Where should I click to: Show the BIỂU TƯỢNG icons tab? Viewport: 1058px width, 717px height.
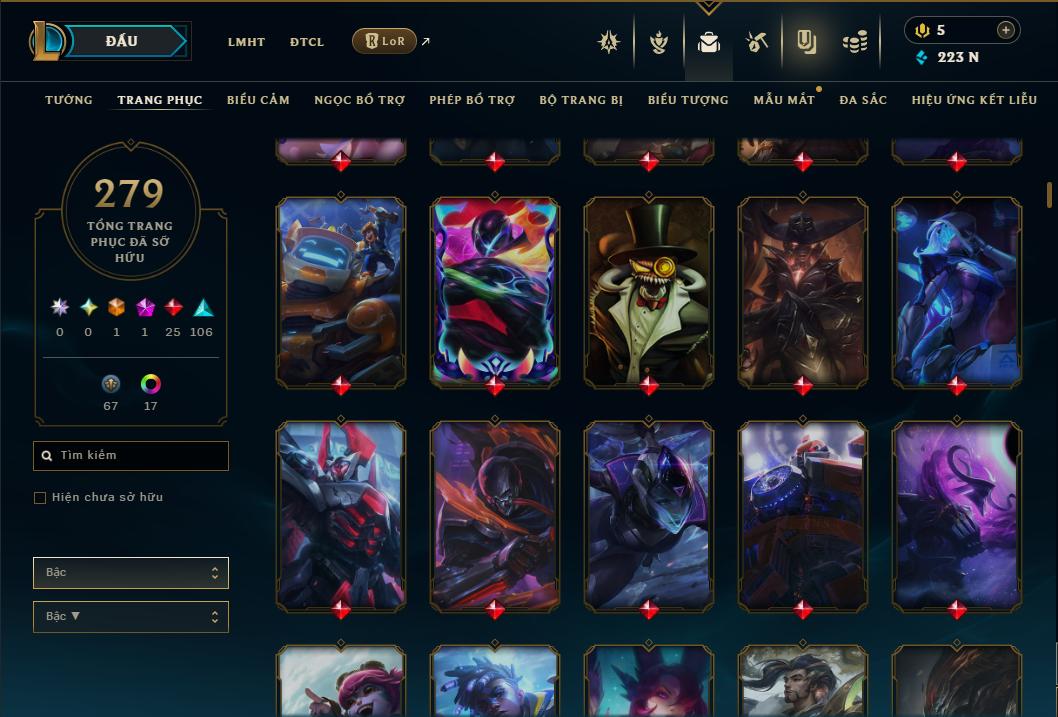[688, 100]
